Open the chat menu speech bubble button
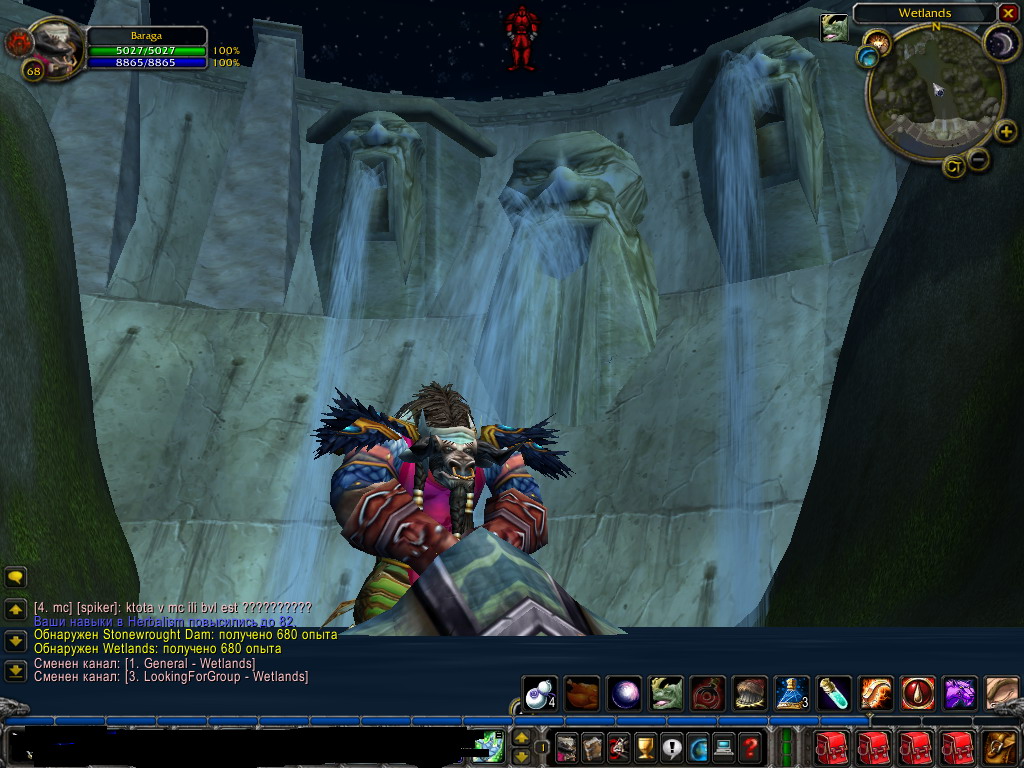1024x768 pixels. [x=15, y=577]
